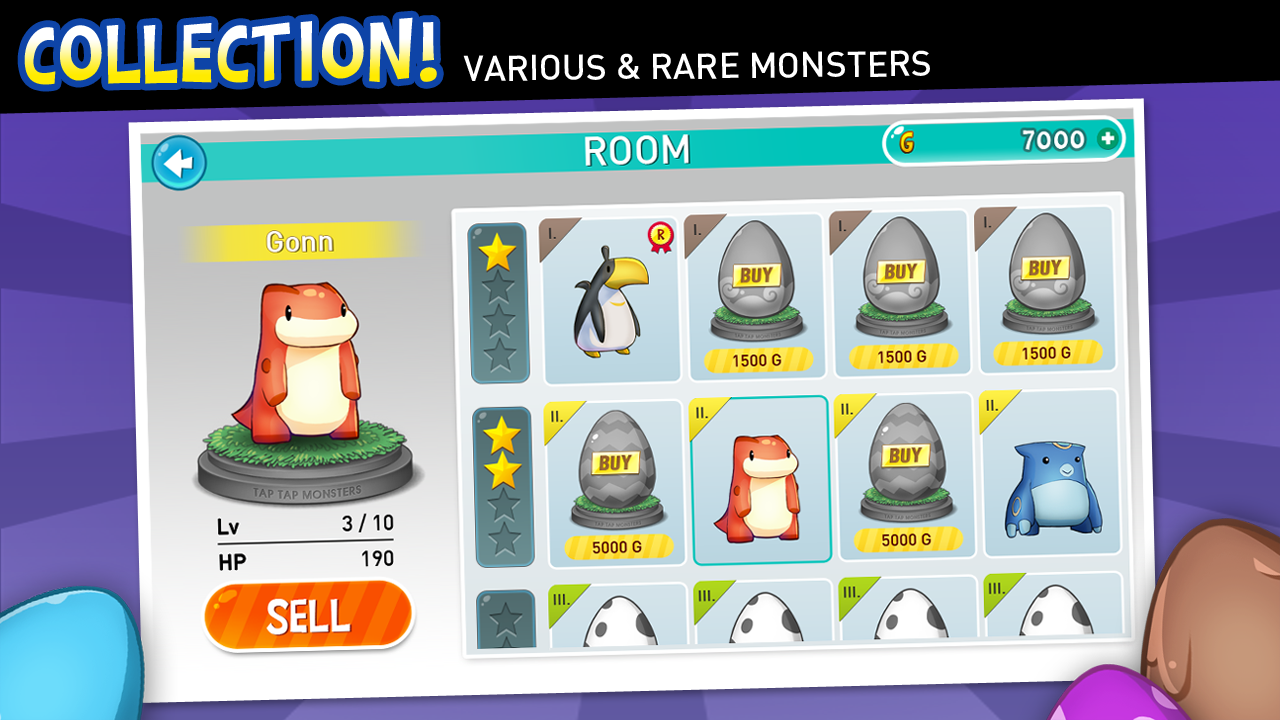Select the red Gonn tile in grid

760,482
